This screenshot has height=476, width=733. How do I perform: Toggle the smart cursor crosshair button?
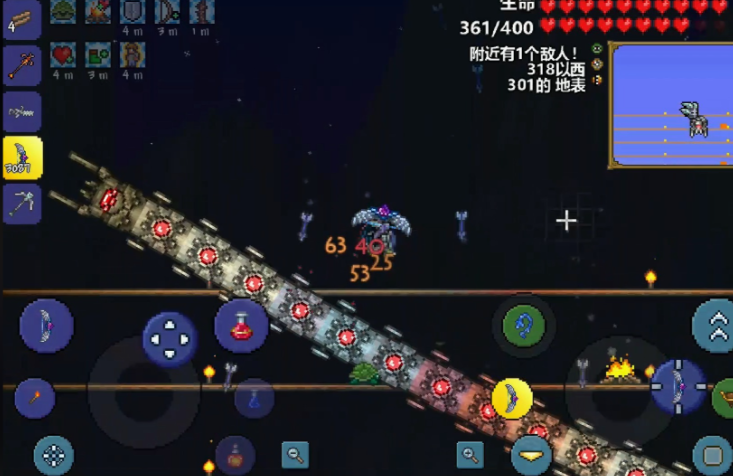click(x=53, y=455)
